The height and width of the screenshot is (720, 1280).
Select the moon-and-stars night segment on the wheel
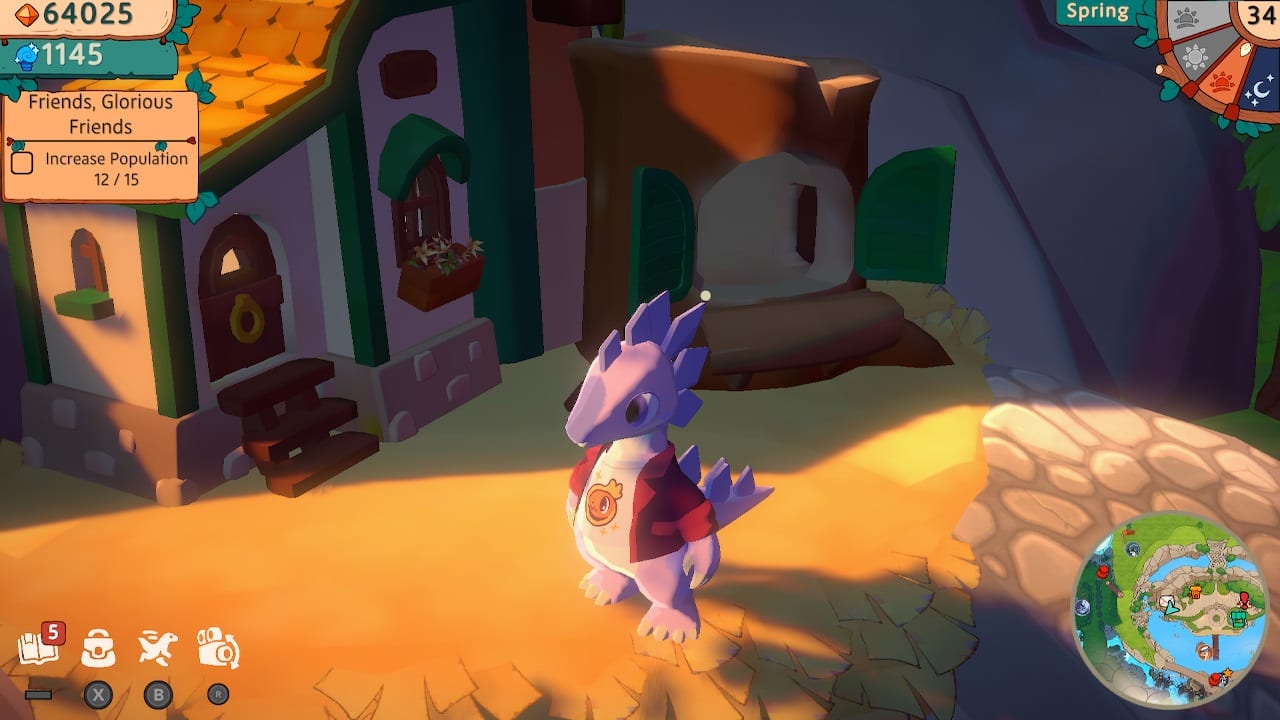pos(1258,89)
